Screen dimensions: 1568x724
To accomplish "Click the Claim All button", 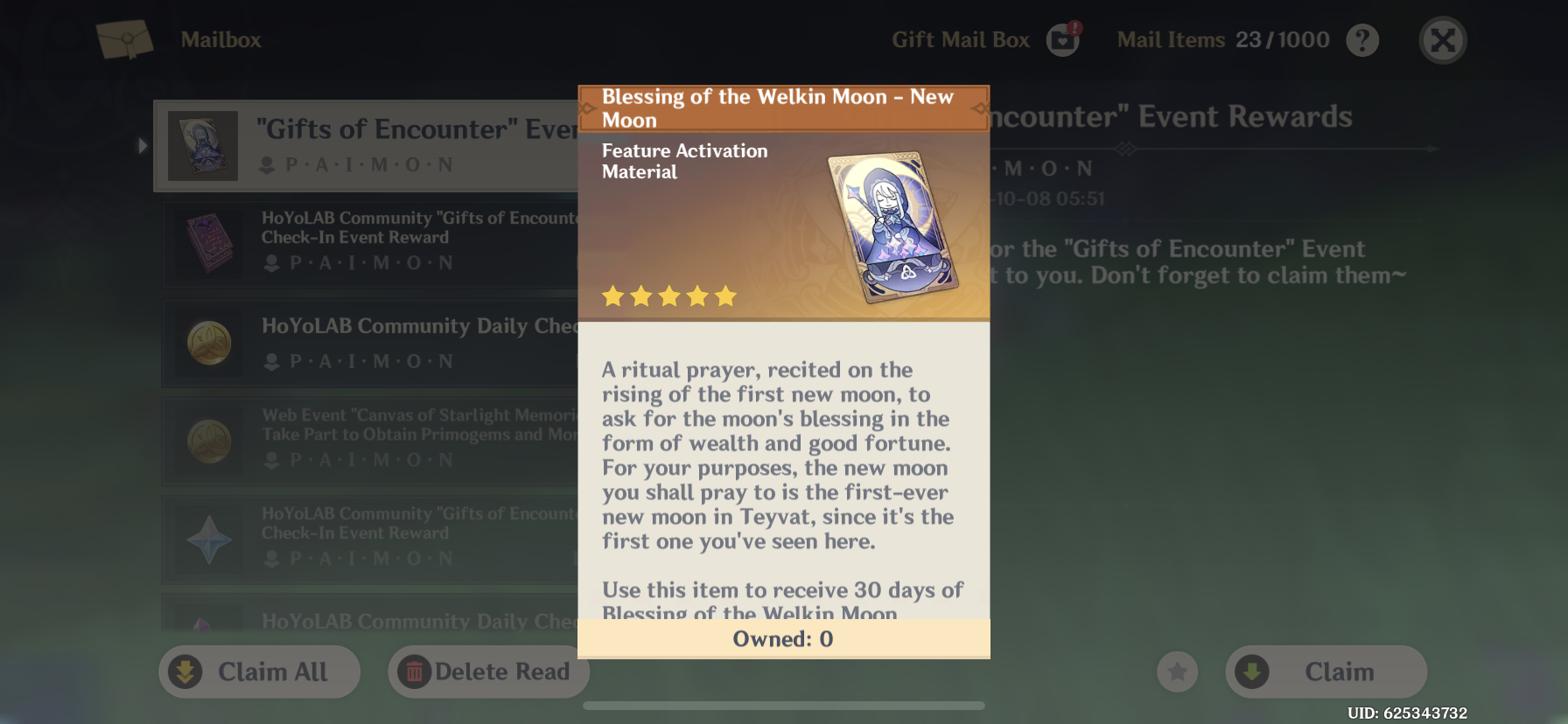I will pos(259,672).
